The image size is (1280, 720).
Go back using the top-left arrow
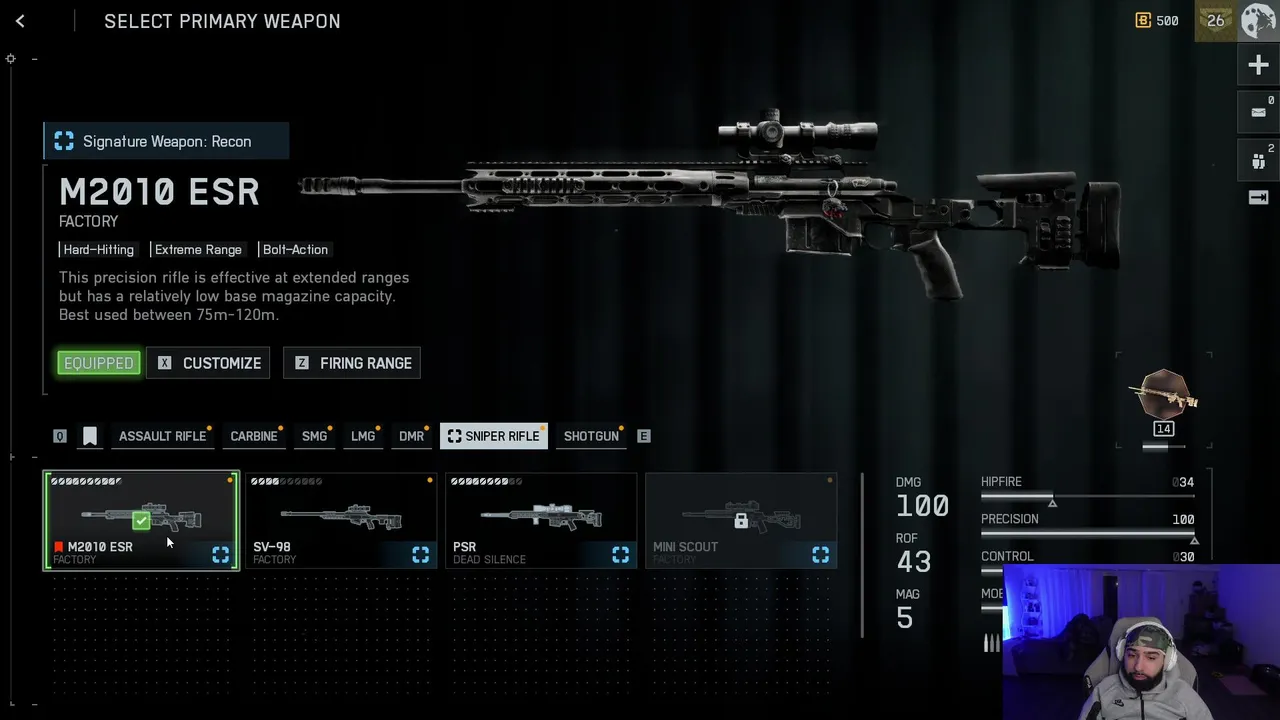20,21
